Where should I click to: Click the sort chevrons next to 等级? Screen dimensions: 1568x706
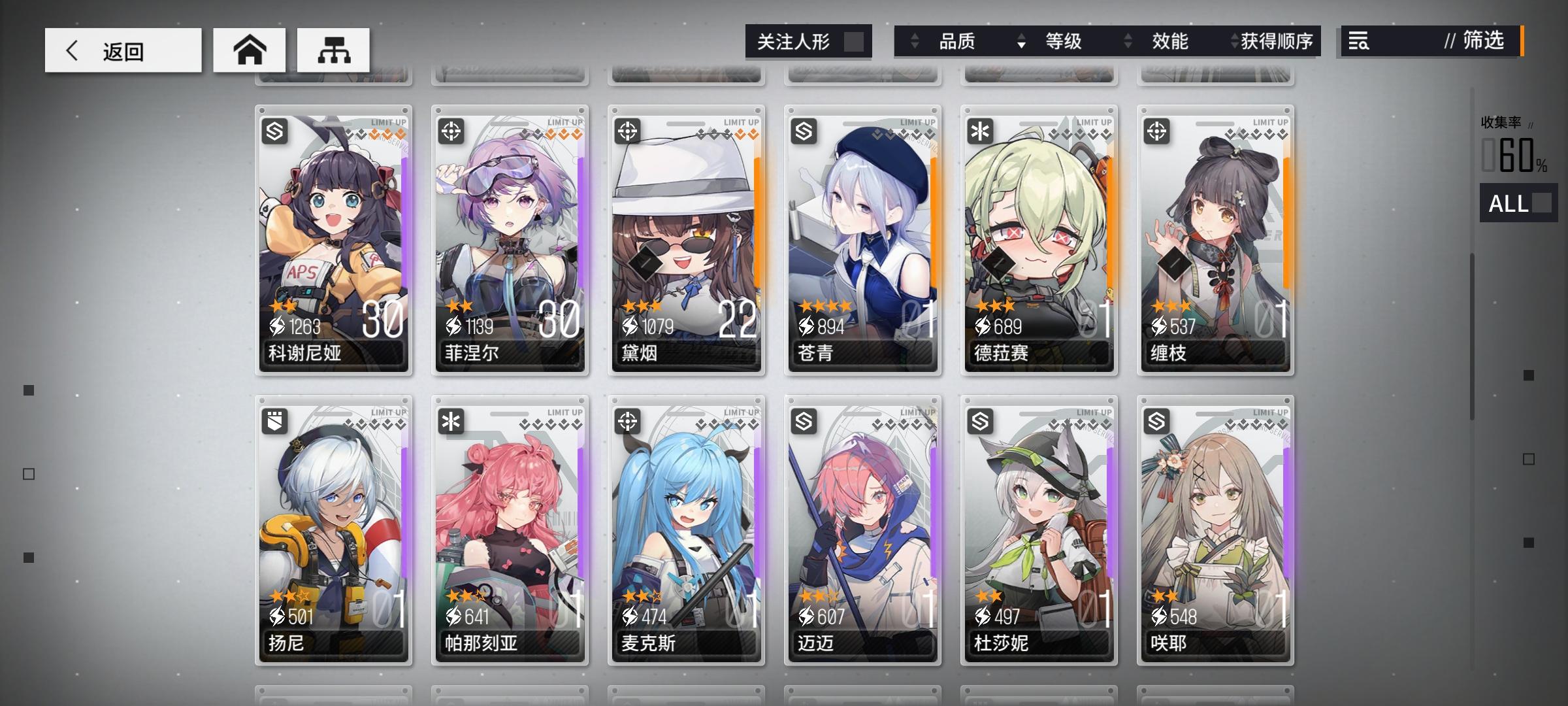click(1021, 41)
